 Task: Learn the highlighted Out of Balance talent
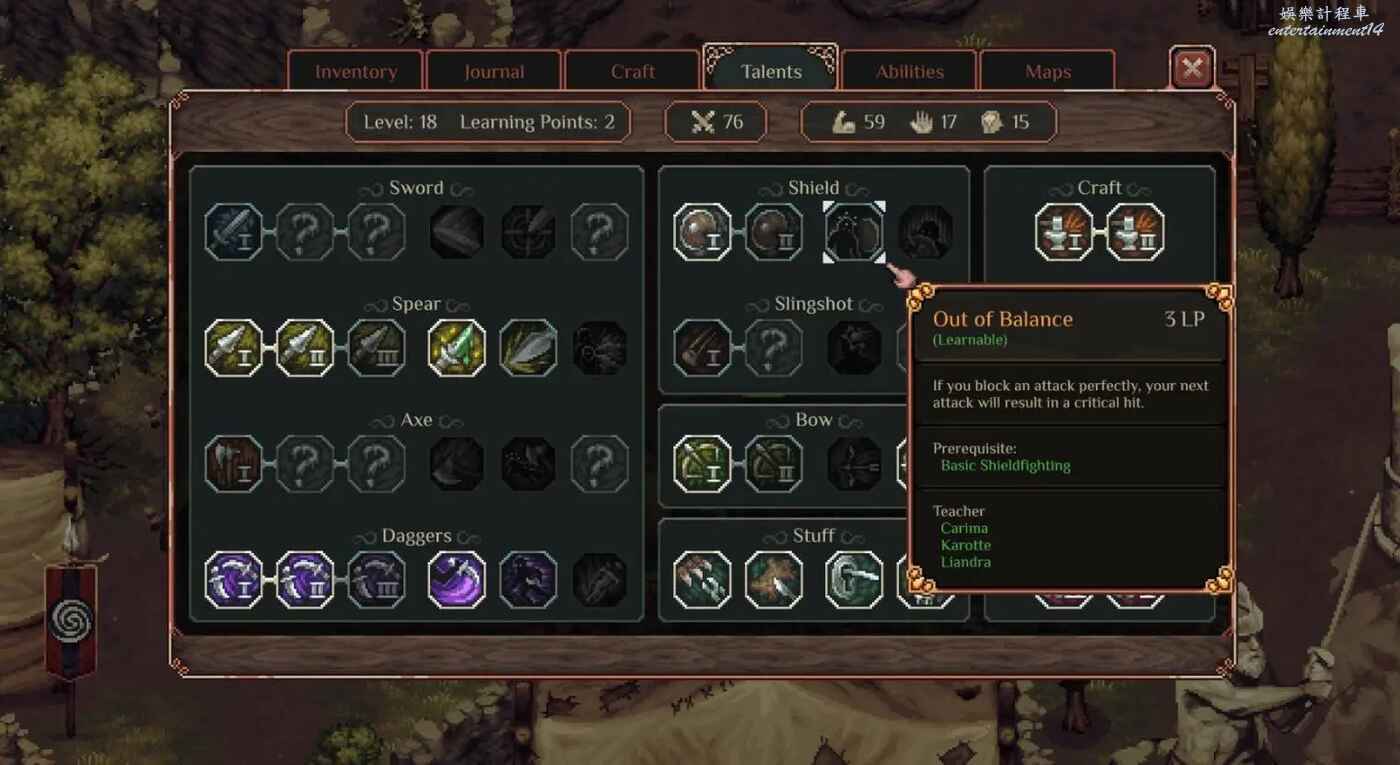point(854,232)
